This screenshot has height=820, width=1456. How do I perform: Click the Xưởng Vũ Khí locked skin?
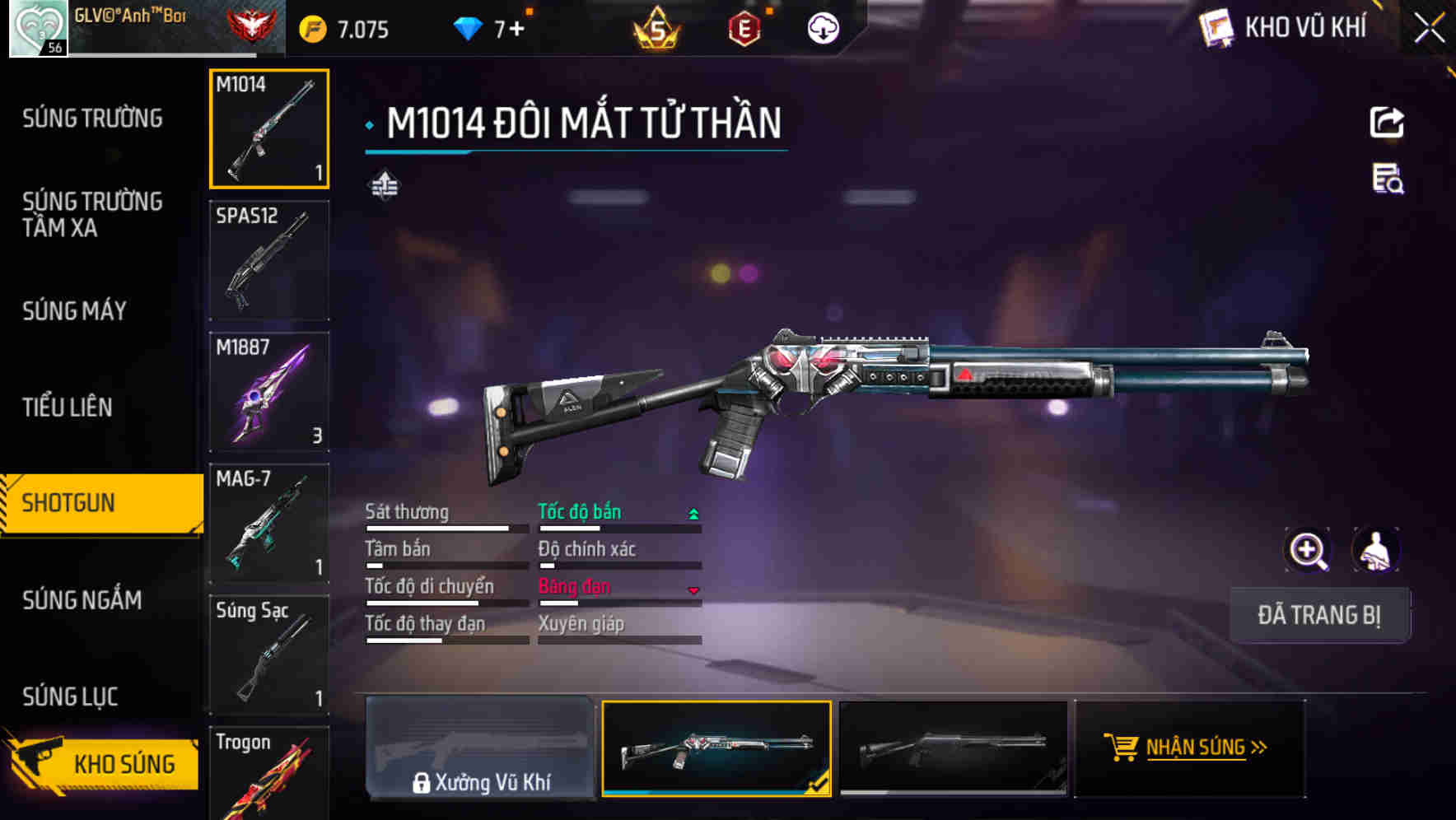tap(481, 748)
